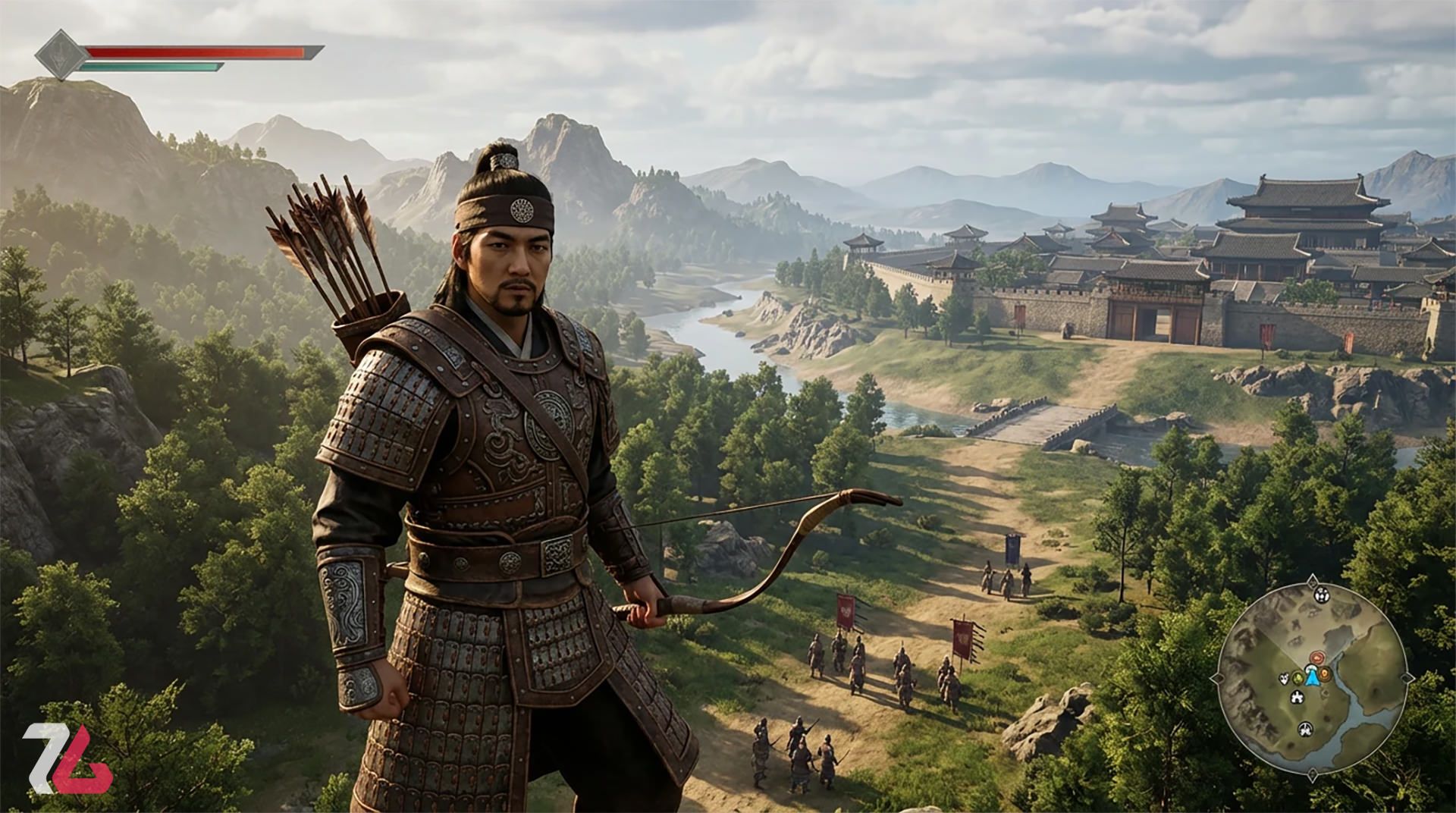This screenshot has width=1456, height=813.
Task: Click the diamond emblem beside the health bar
Action: [x=58, y=54]
